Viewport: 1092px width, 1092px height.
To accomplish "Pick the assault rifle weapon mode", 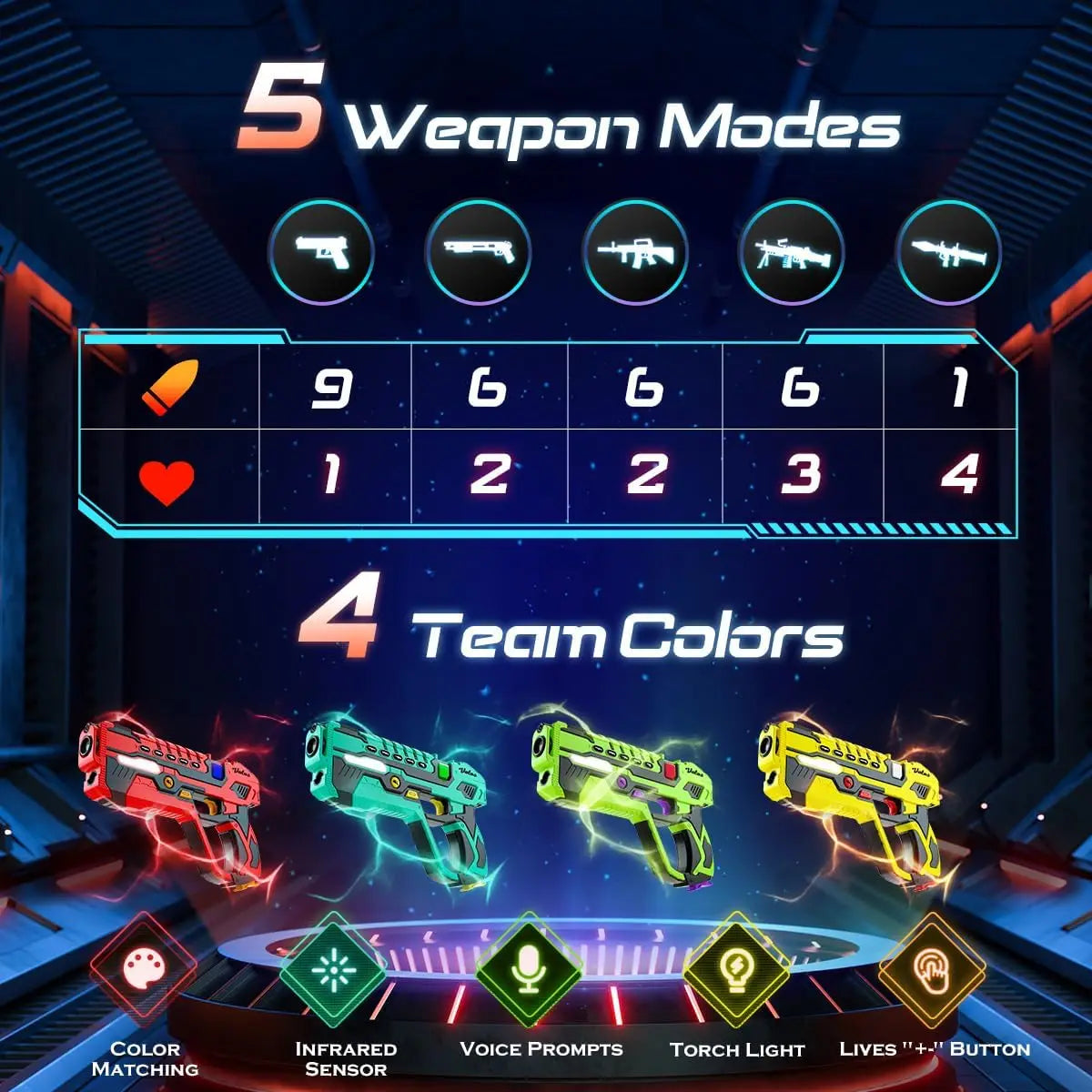I will 635,252.
